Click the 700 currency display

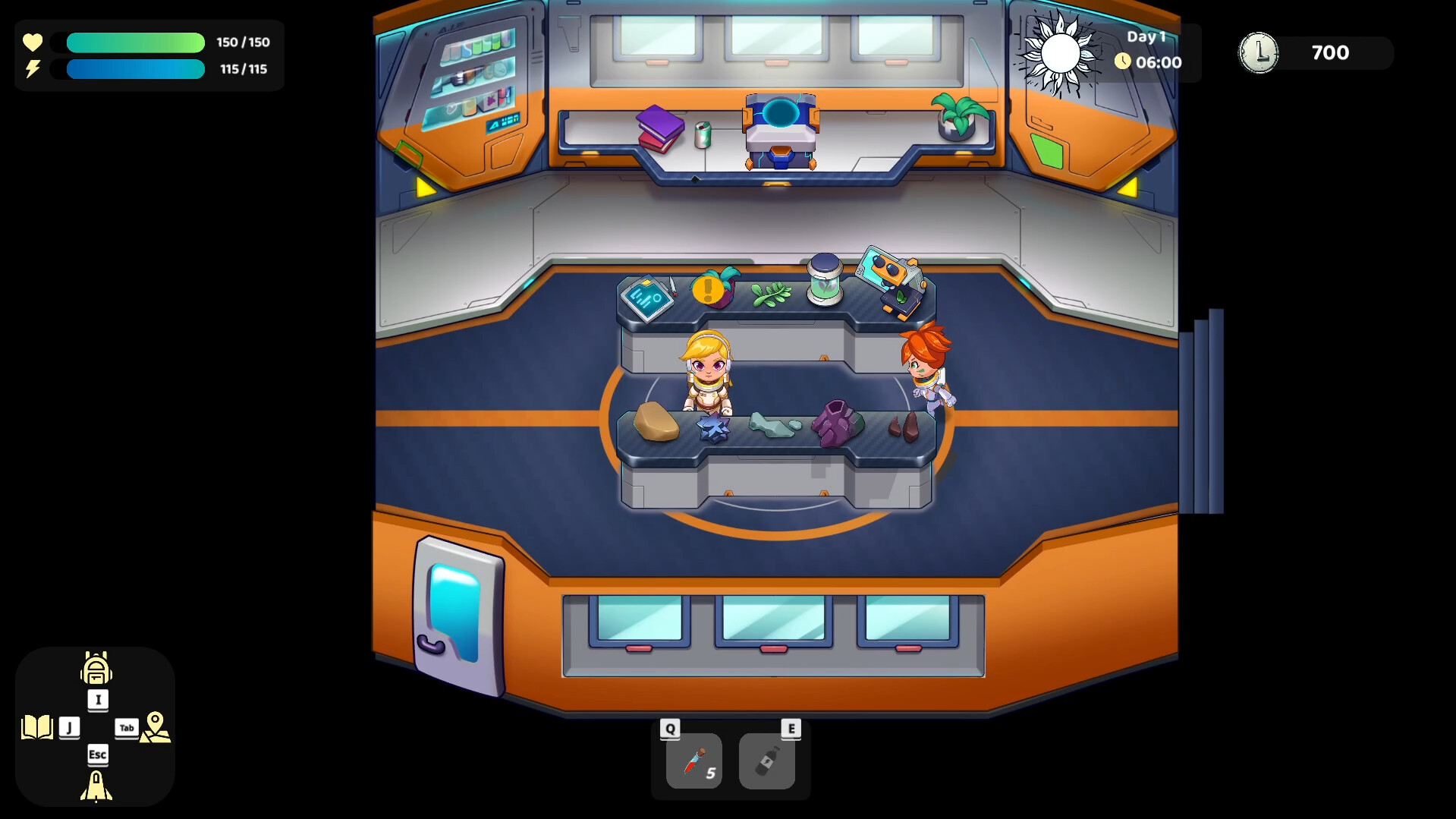[x=1329, y=53]
